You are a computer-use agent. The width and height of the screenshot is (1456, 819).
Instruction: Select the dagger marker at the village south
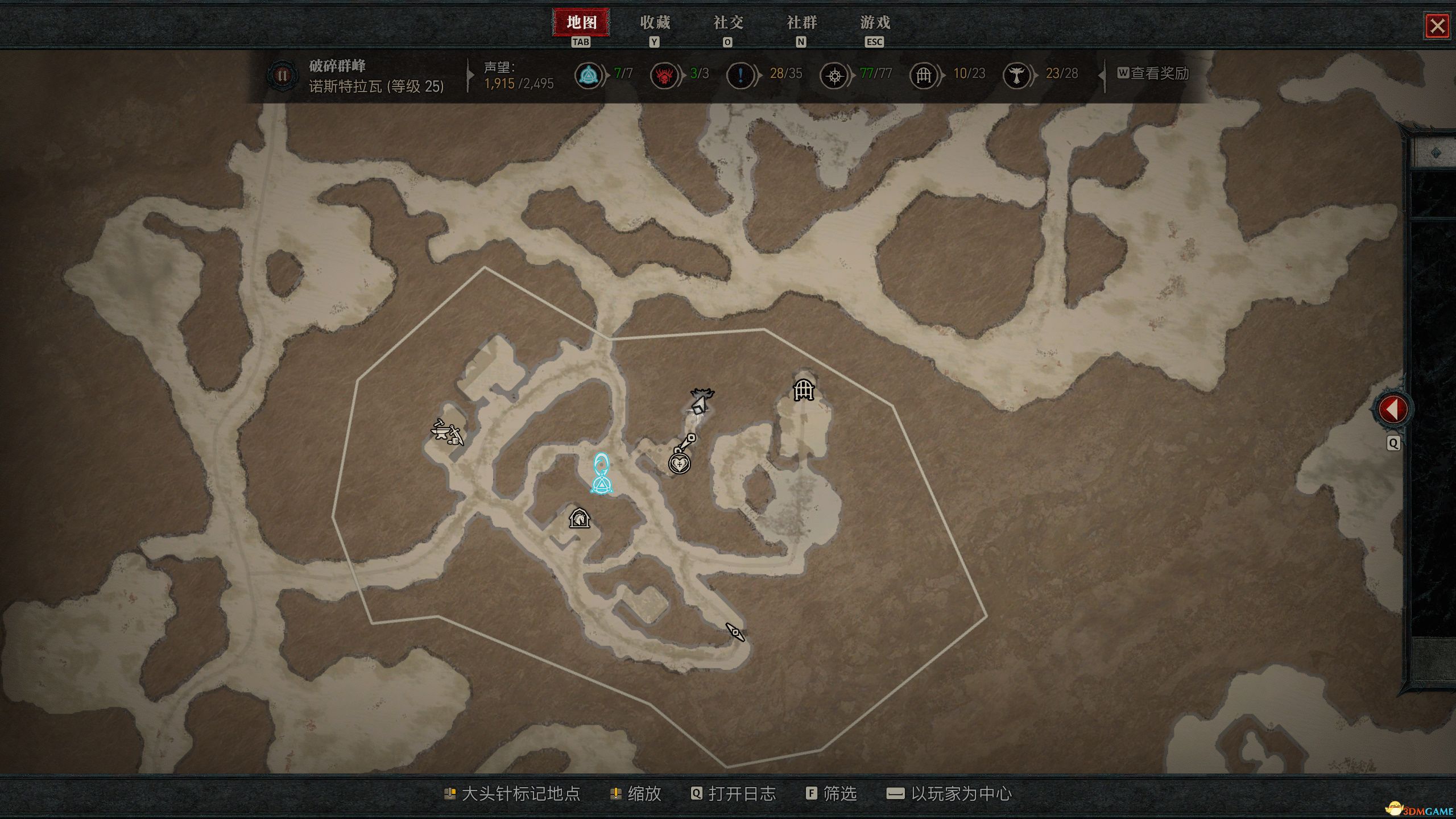(x=735, y=632)
